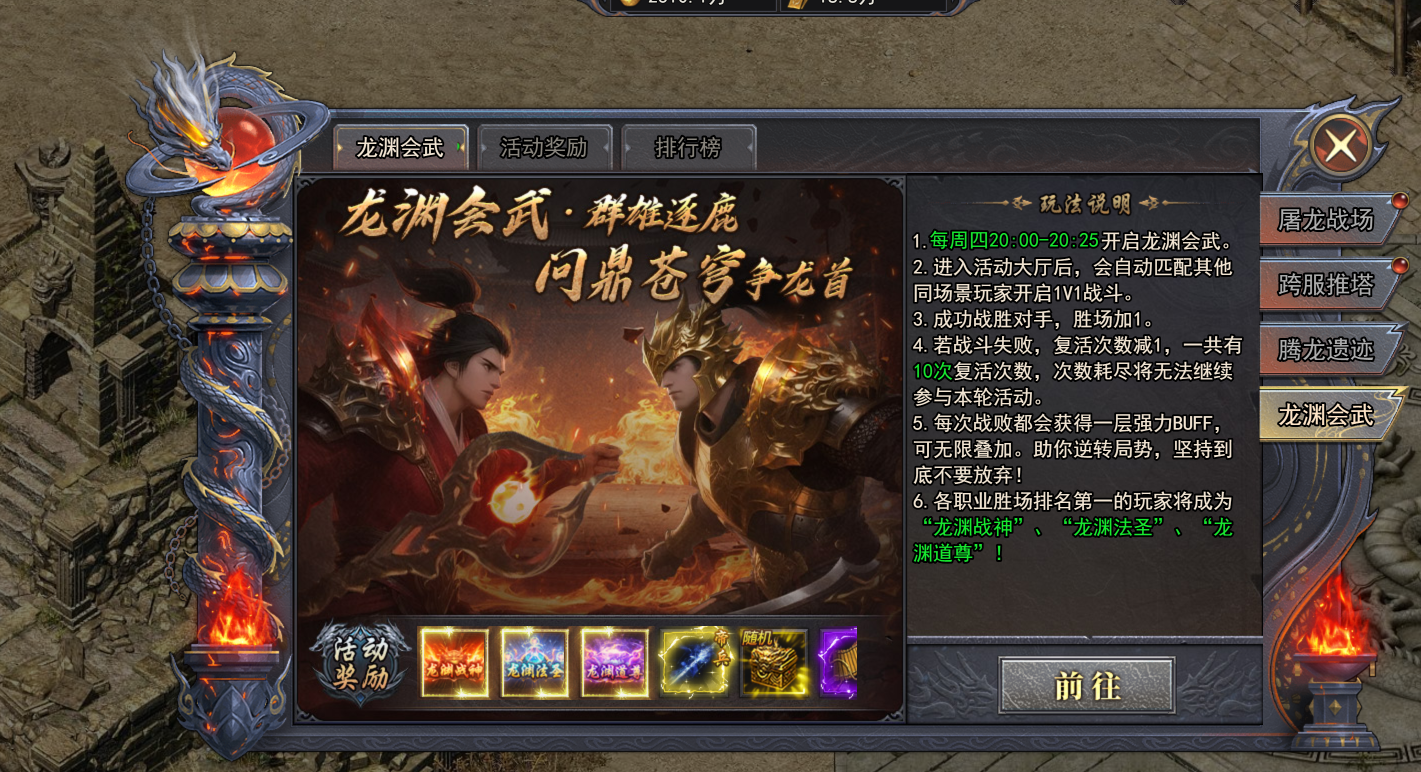Switch to the 排行榜 tab

(687, 146)
